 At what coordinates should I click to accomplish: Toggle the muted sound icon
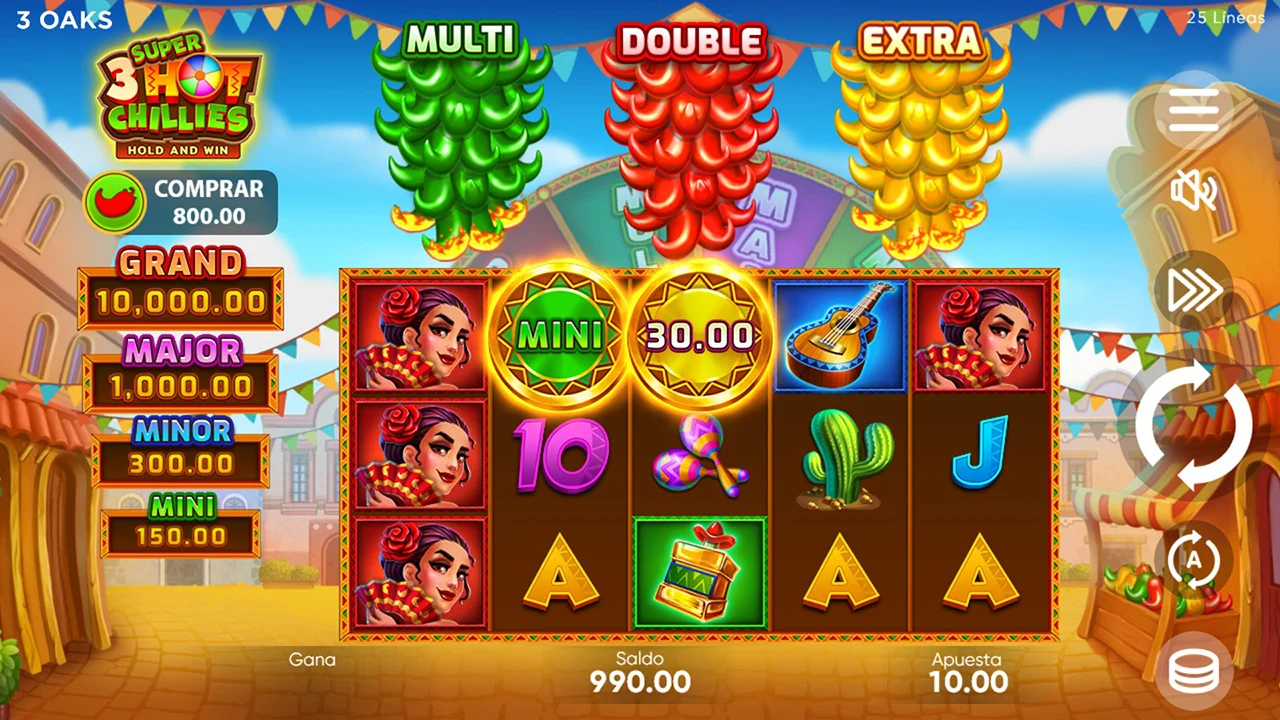[1193, 190]
